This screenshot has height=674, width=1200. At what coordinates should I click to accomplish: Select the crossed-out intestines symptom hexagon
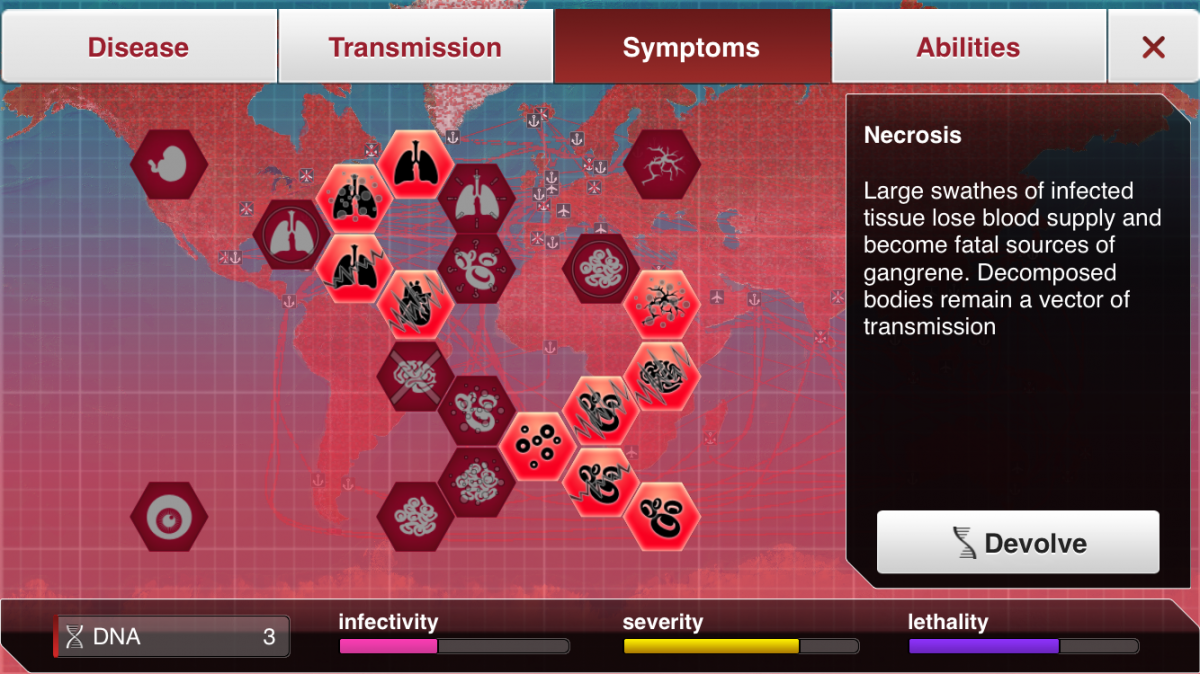coord(415,376)
